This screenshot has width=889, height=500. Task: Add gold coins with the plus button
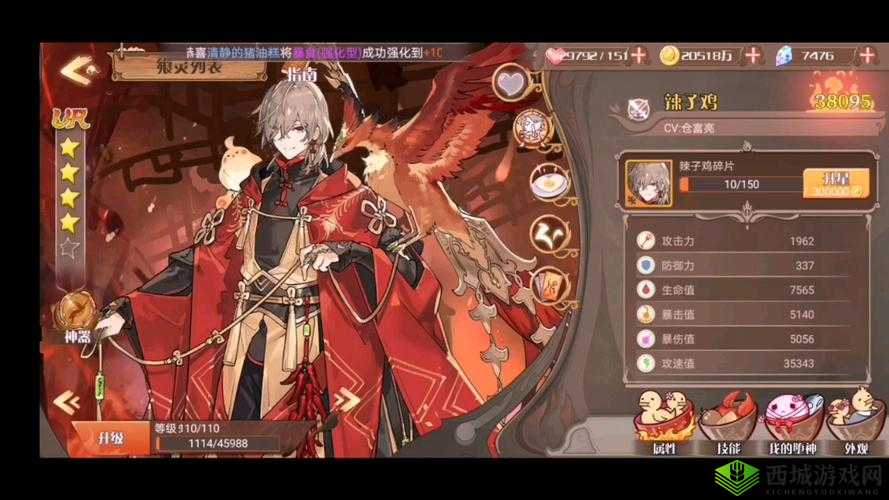point(752,56)
